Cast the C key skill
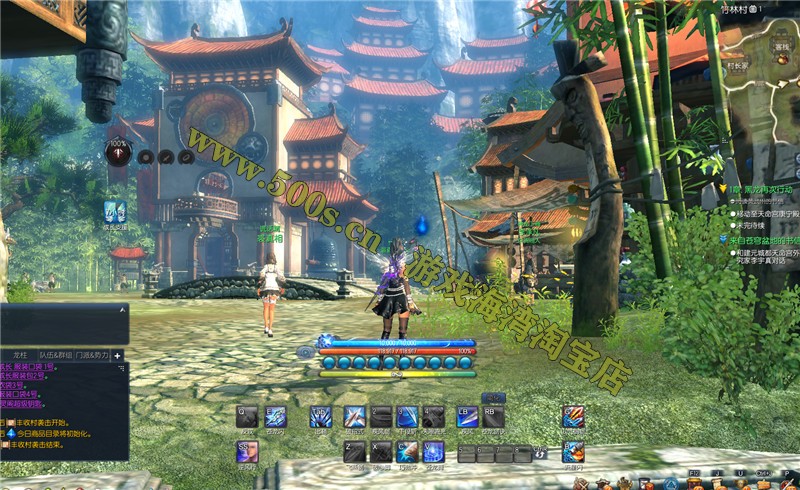Viewport: 800px width, 490px height. (406, 451)
